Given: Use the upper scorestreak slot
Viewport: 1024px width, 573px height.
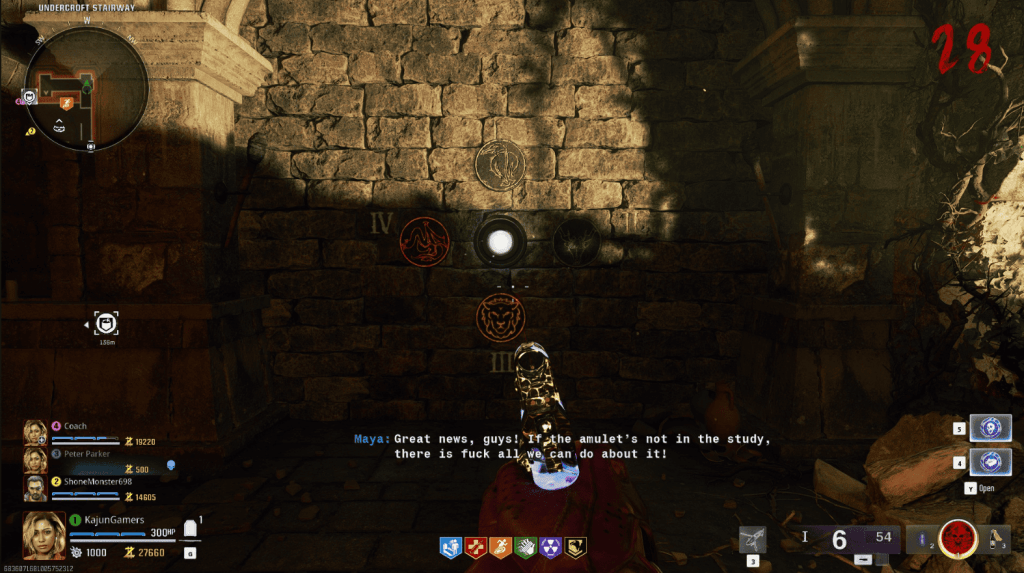Looking at the screenshot, I should tap(991, 429).
